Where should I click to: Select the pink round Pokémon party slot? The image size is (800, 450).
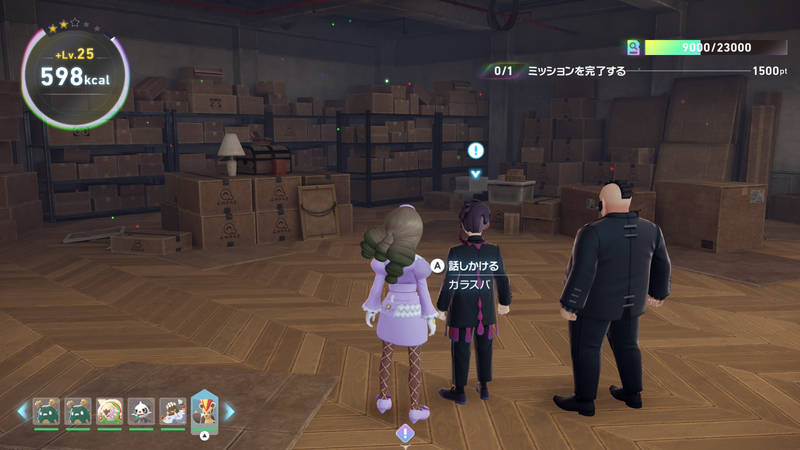click(110, 411)
